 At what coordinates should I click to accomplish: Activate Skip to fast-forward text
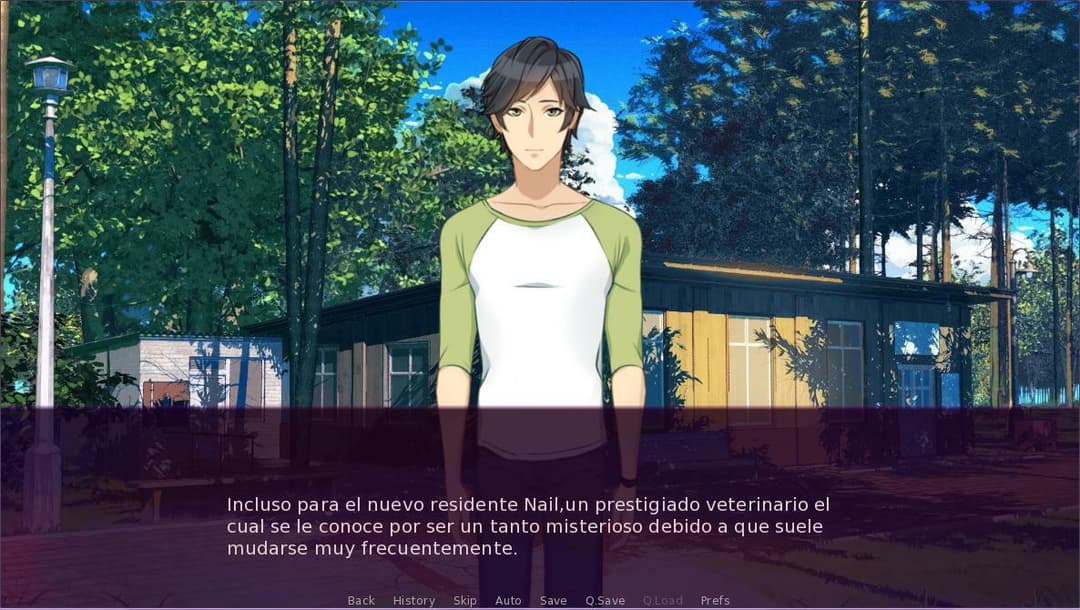(x=465, y=600)
